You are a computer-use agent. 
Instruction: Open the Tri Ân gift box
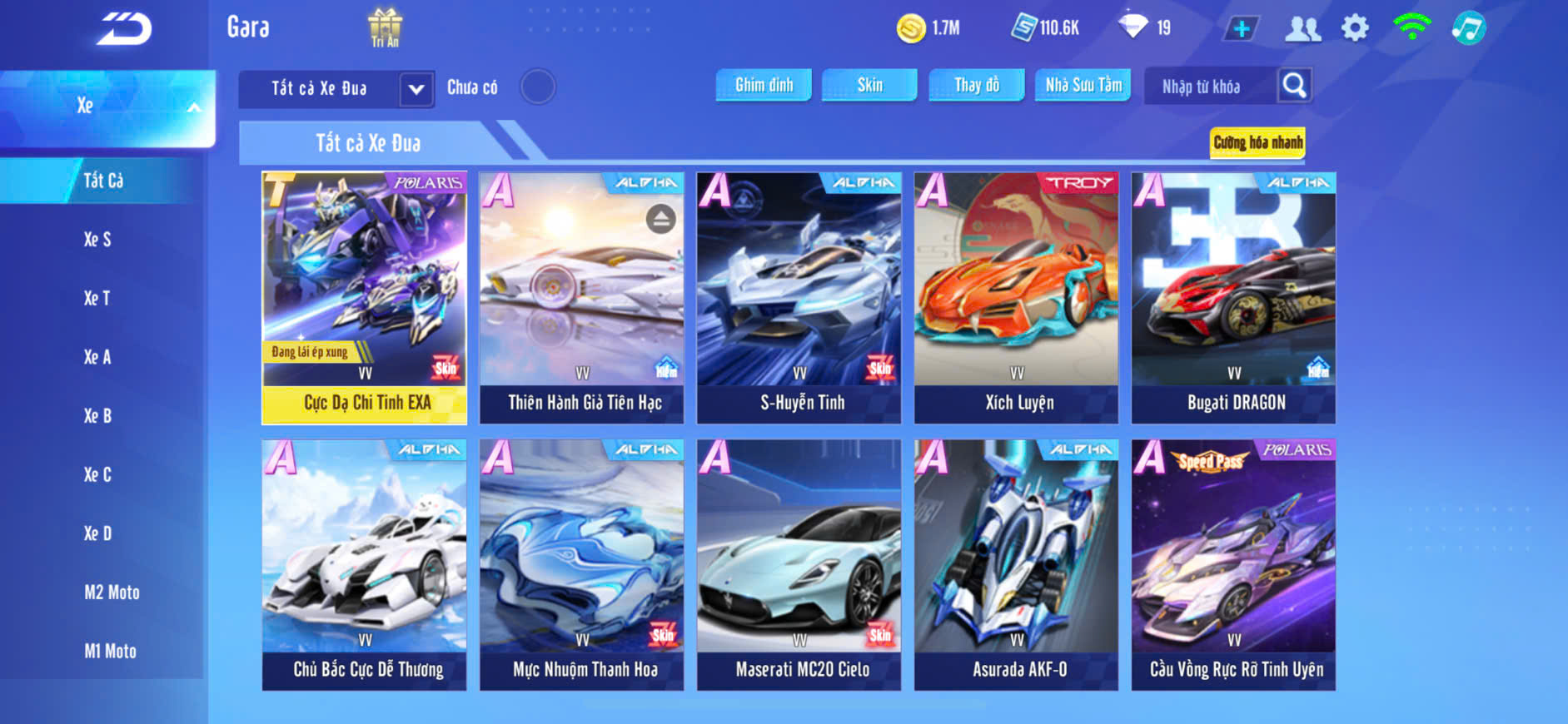click(385, 27)
